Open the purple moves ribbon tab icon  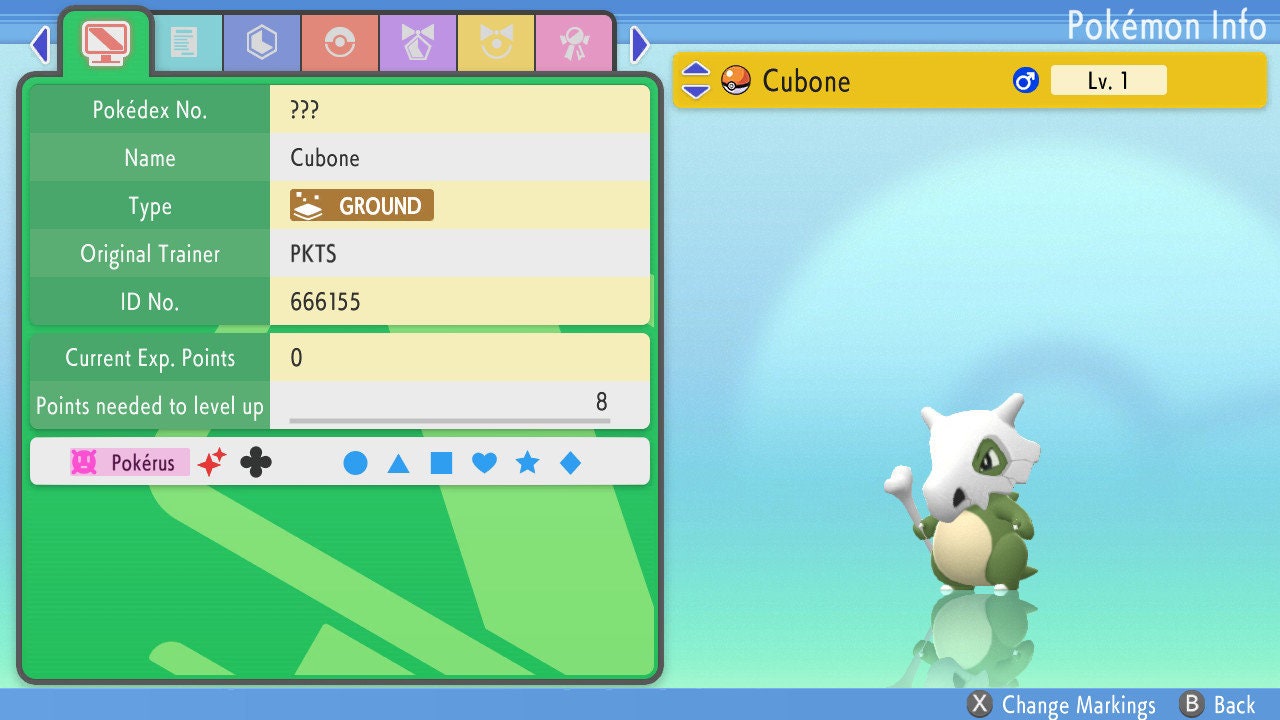[x=418, y=42]
